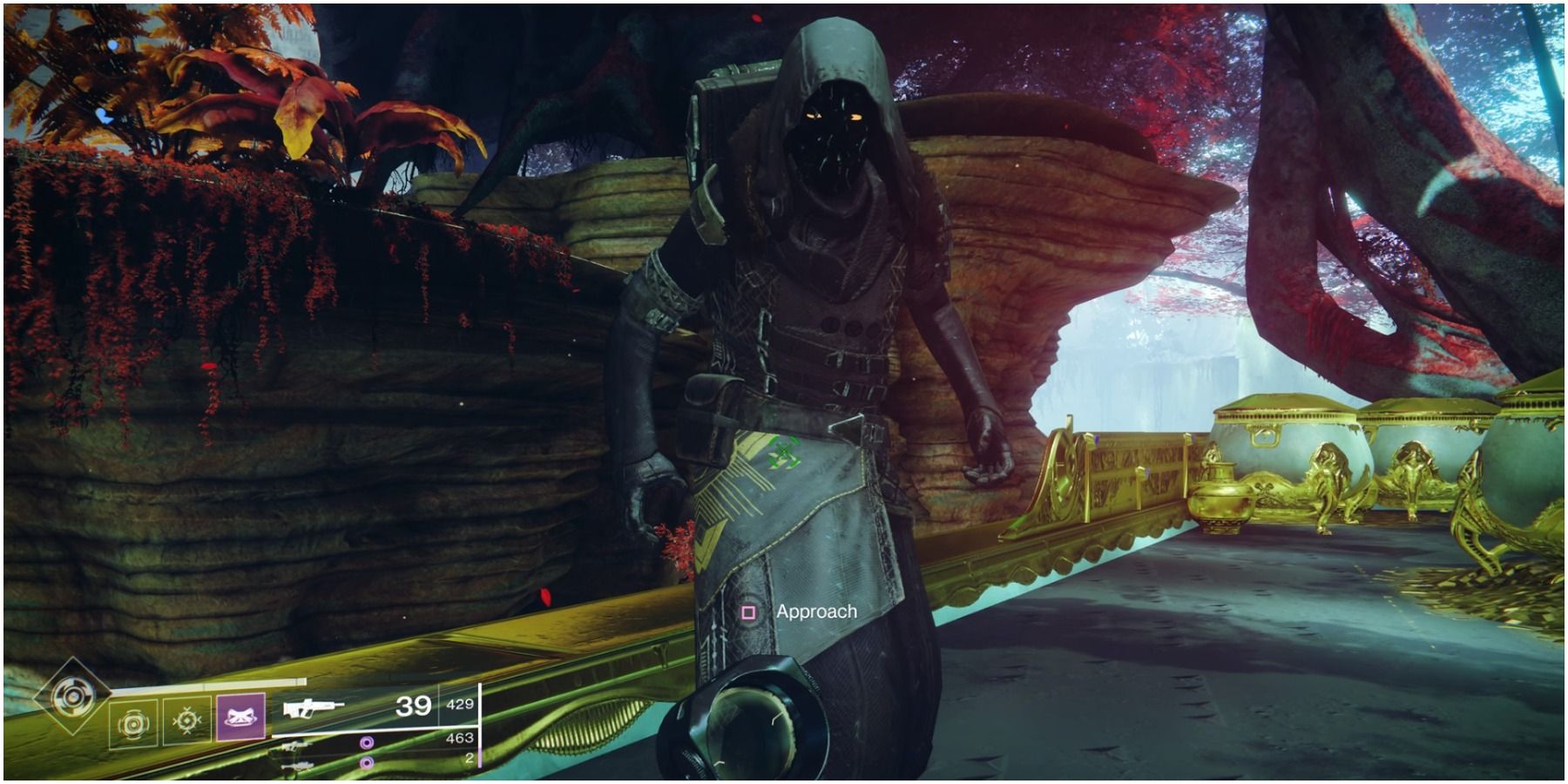This screenshot has height=784, width=1568.
Task: Click the magazine ammo counter showing 39
Action: click(413, 706)
